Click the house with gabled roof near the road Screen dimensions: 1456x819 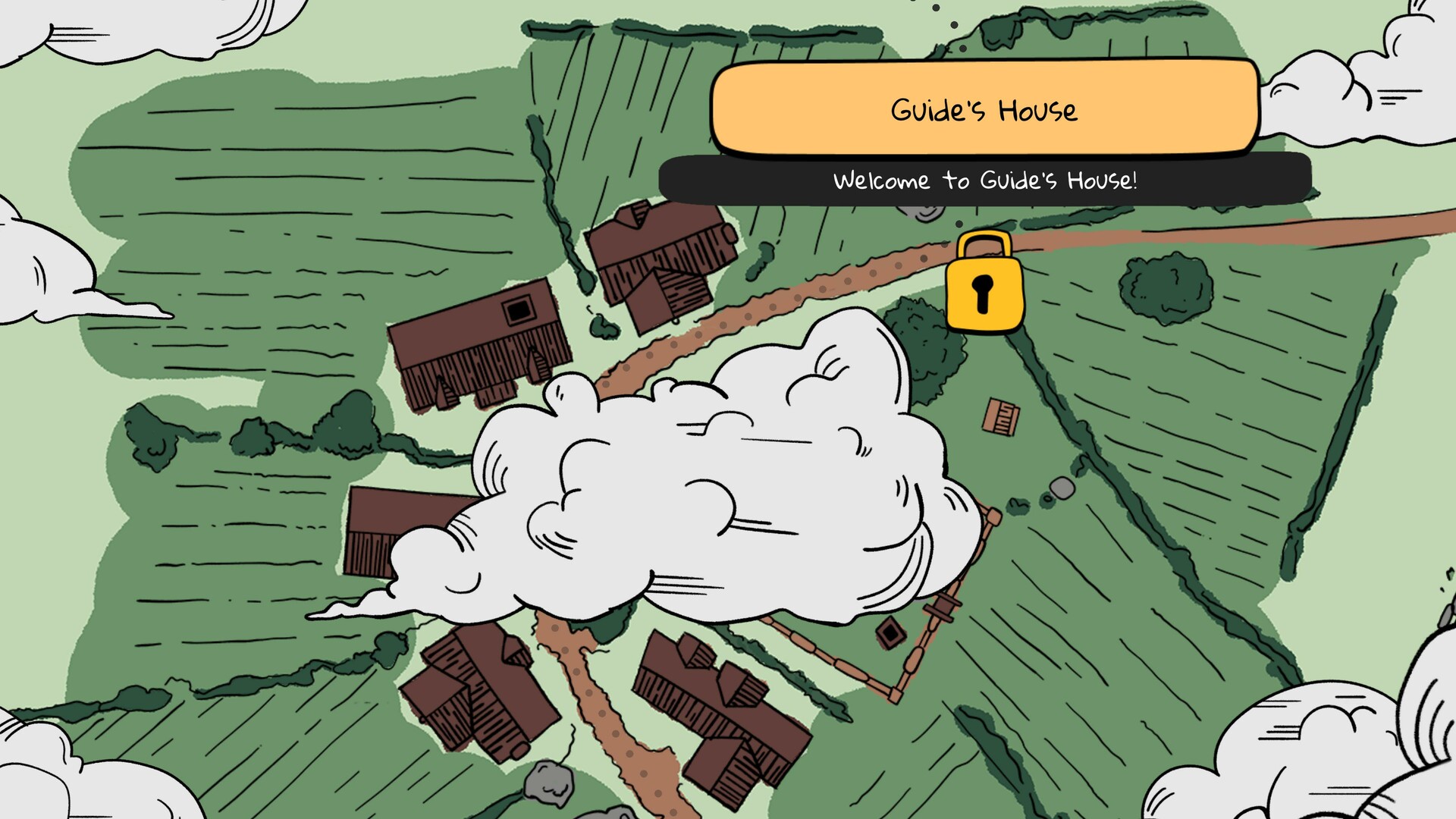[x=660, y=258]
